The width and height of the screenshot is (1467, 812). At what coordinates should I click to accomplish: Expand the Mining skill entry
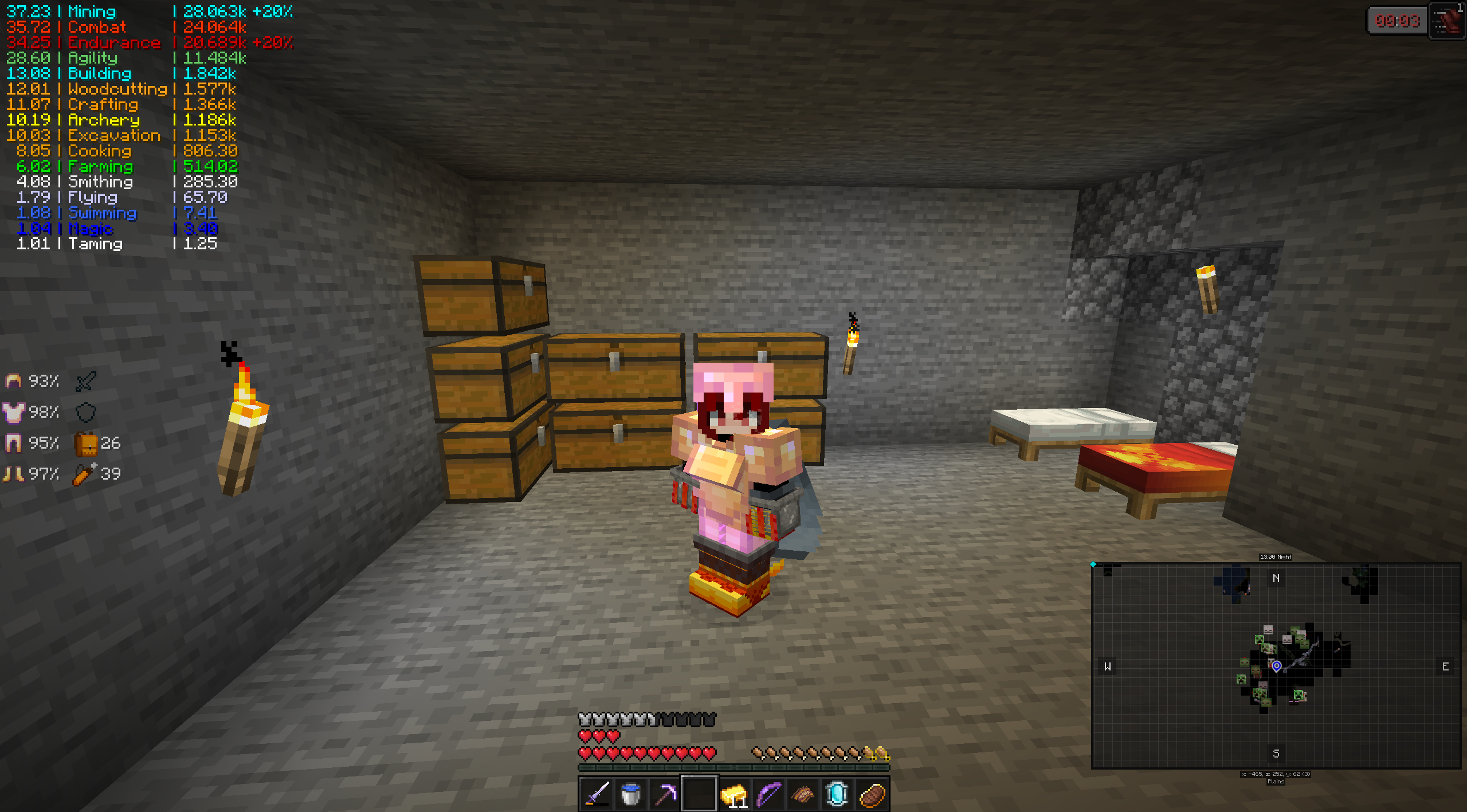[91, 11]
